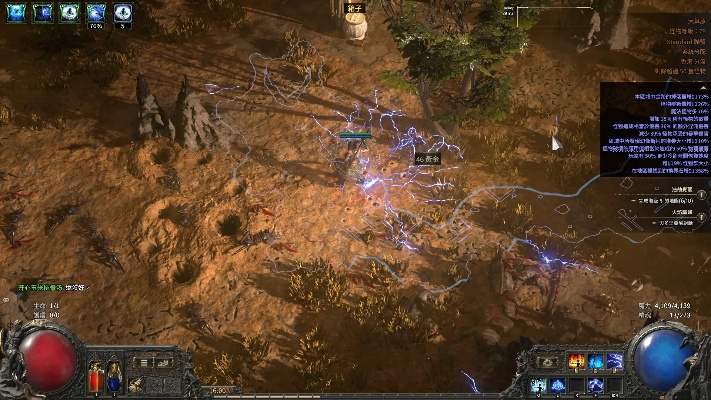
Task: Open the ornate panel left of the fire skill
Action: click(x=548, y=361)
